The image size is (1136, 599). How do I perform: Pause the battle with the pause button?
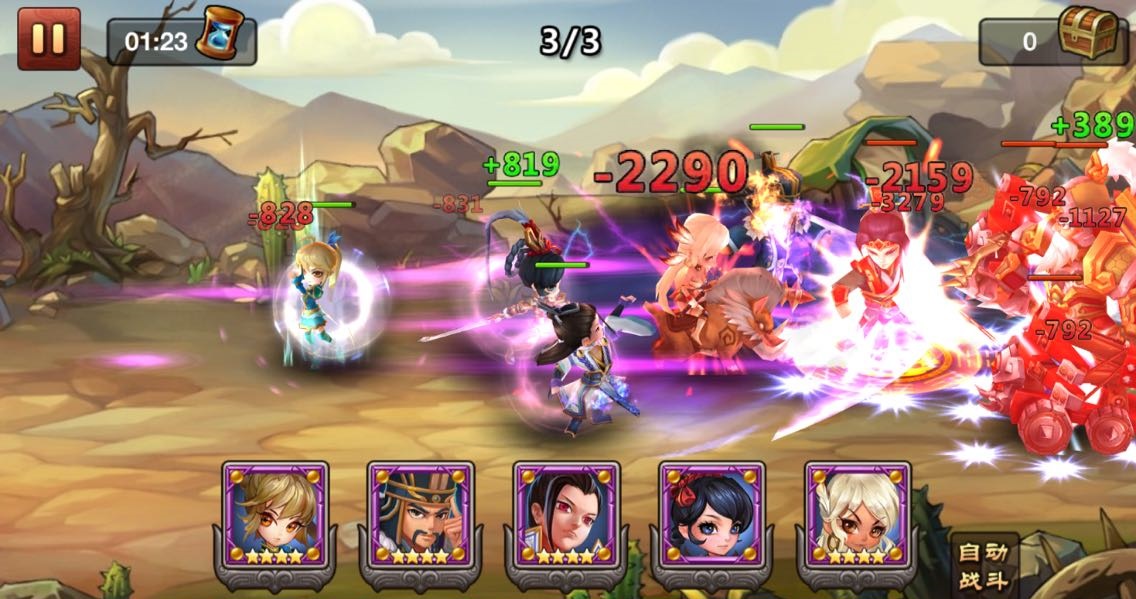pyautogui.click(x=48, y=39)
